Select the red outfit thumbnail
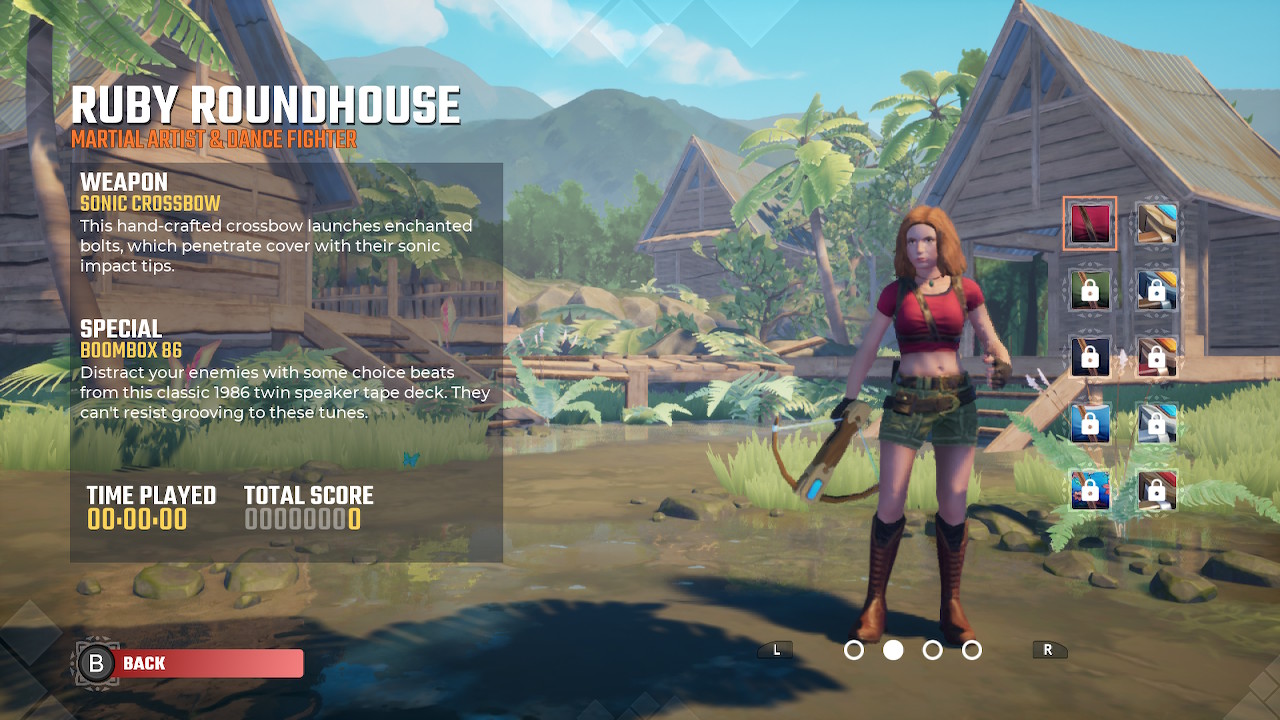The height and width of the screenshot is (720, 1280). (1090, 223)
